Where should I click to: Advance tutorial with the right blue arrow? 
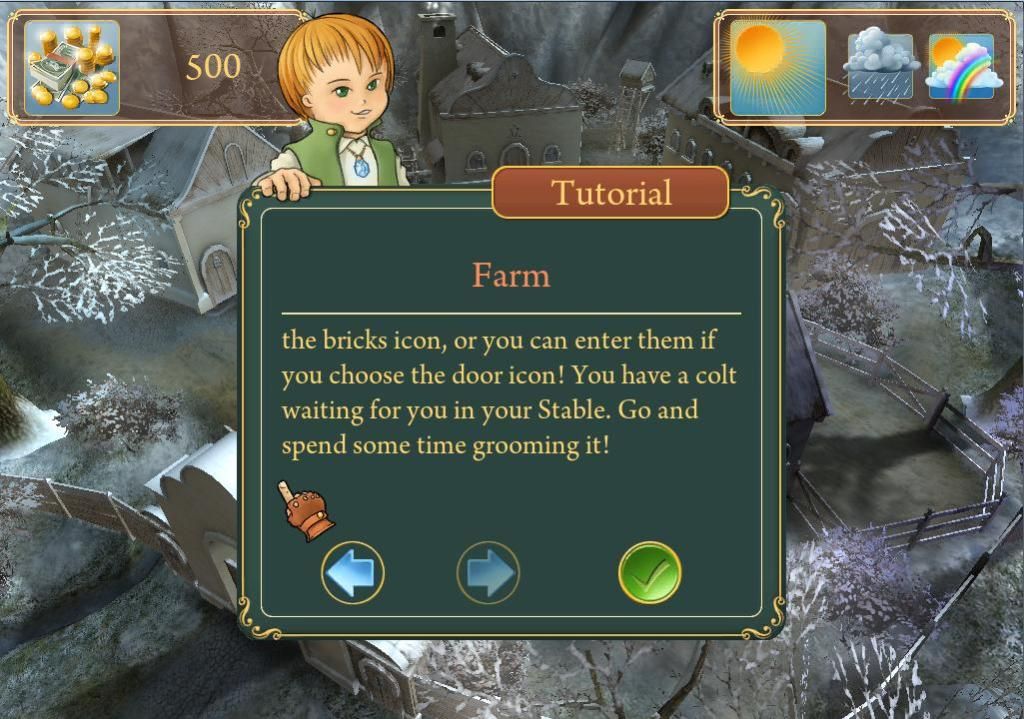click(x=488, y=573)
